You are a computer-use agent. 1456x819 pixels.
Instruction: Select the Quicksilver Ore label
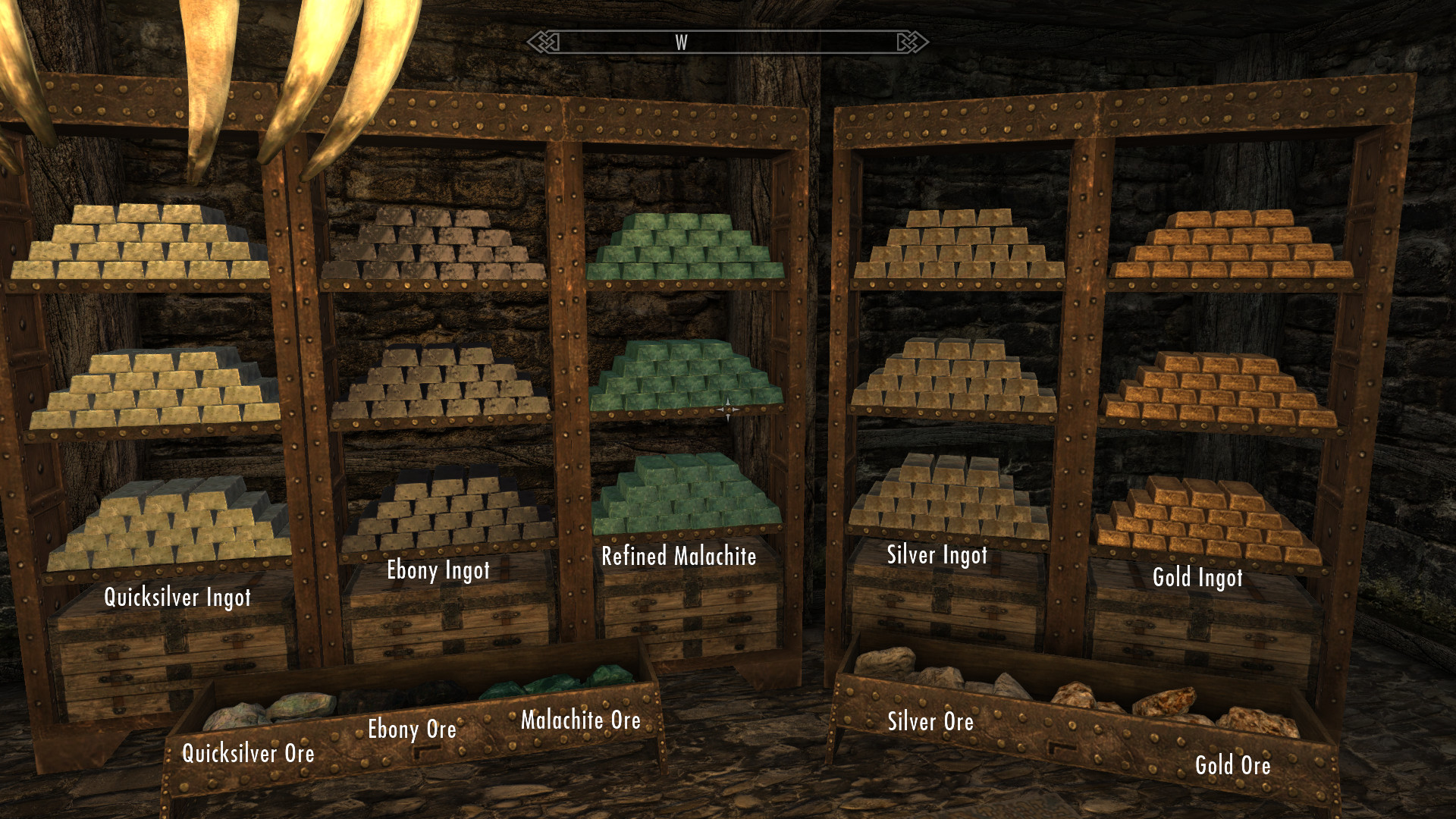249,754
